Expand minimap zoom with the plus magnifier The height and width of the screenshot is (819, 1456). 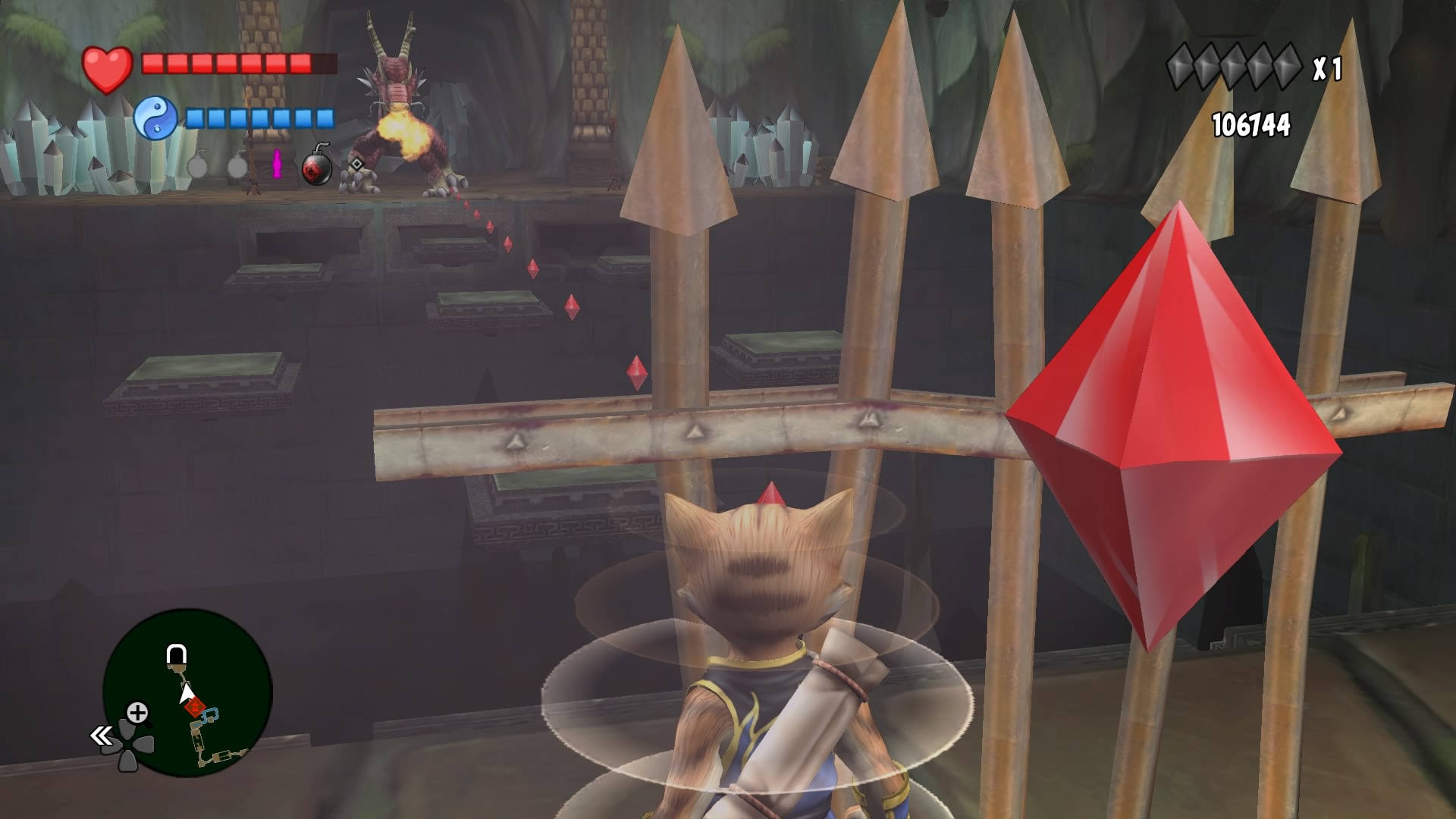tap(136, 711)
